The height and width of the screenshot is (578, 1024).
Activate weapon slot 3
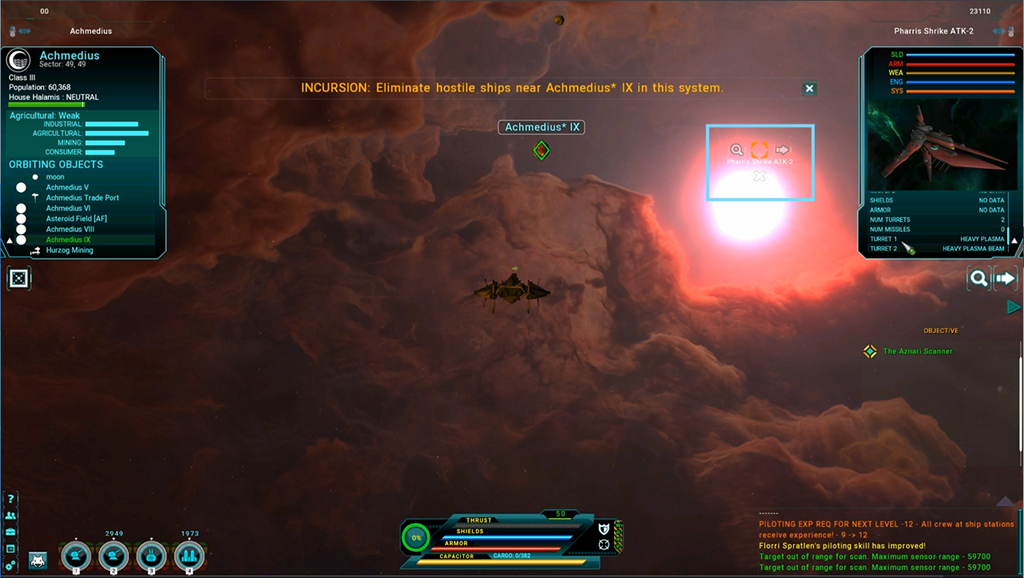[151, 556]
